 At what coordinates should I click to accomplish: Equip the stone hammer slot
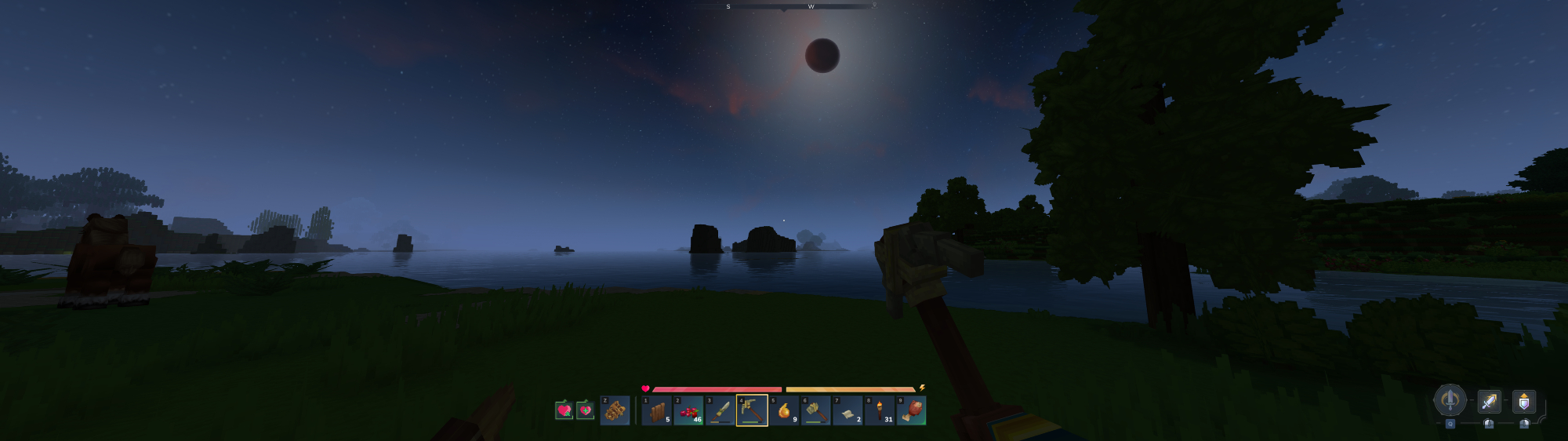(815, 410)
